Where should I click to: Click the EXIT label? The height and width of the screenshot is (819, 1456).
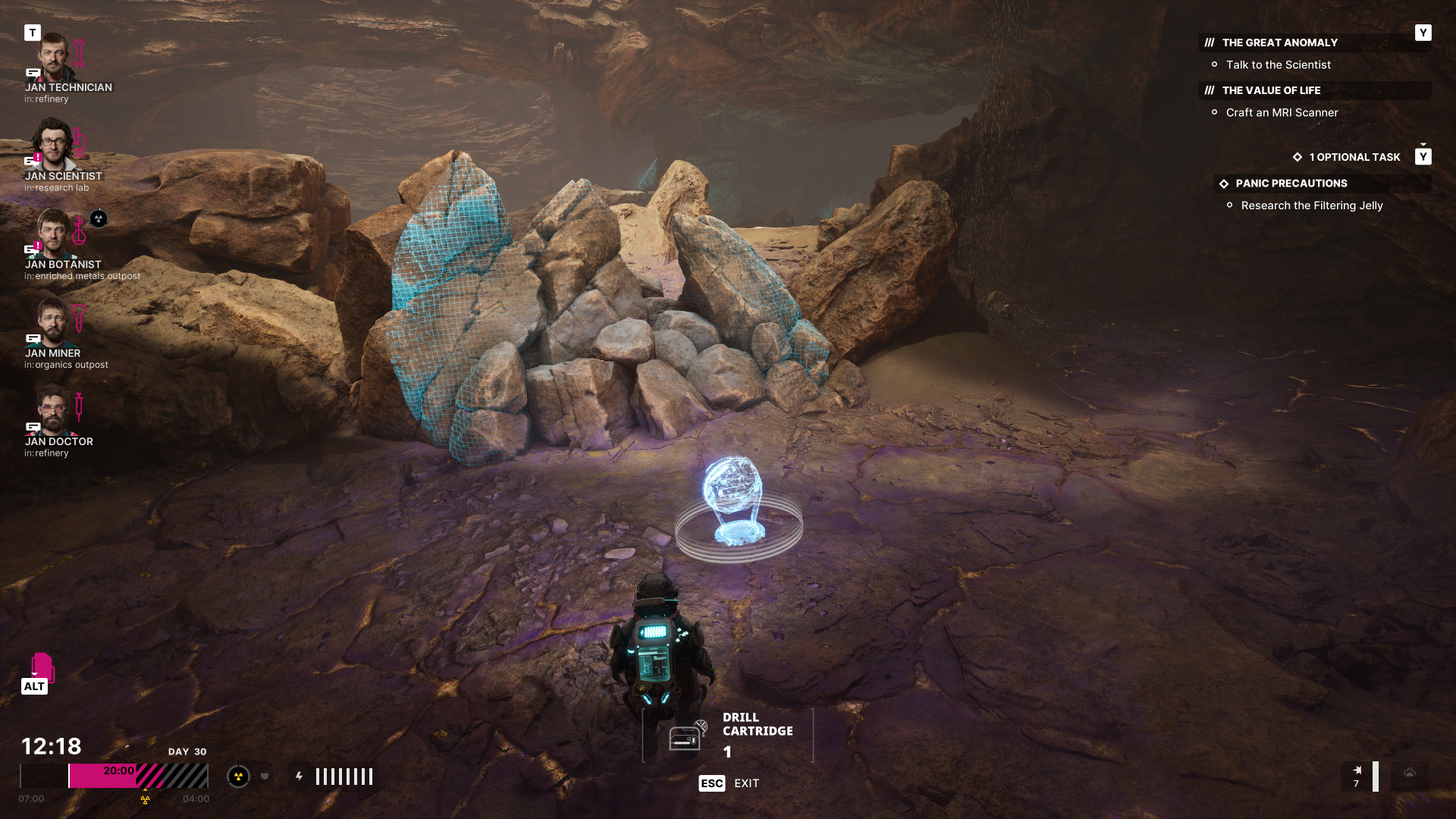746,783
